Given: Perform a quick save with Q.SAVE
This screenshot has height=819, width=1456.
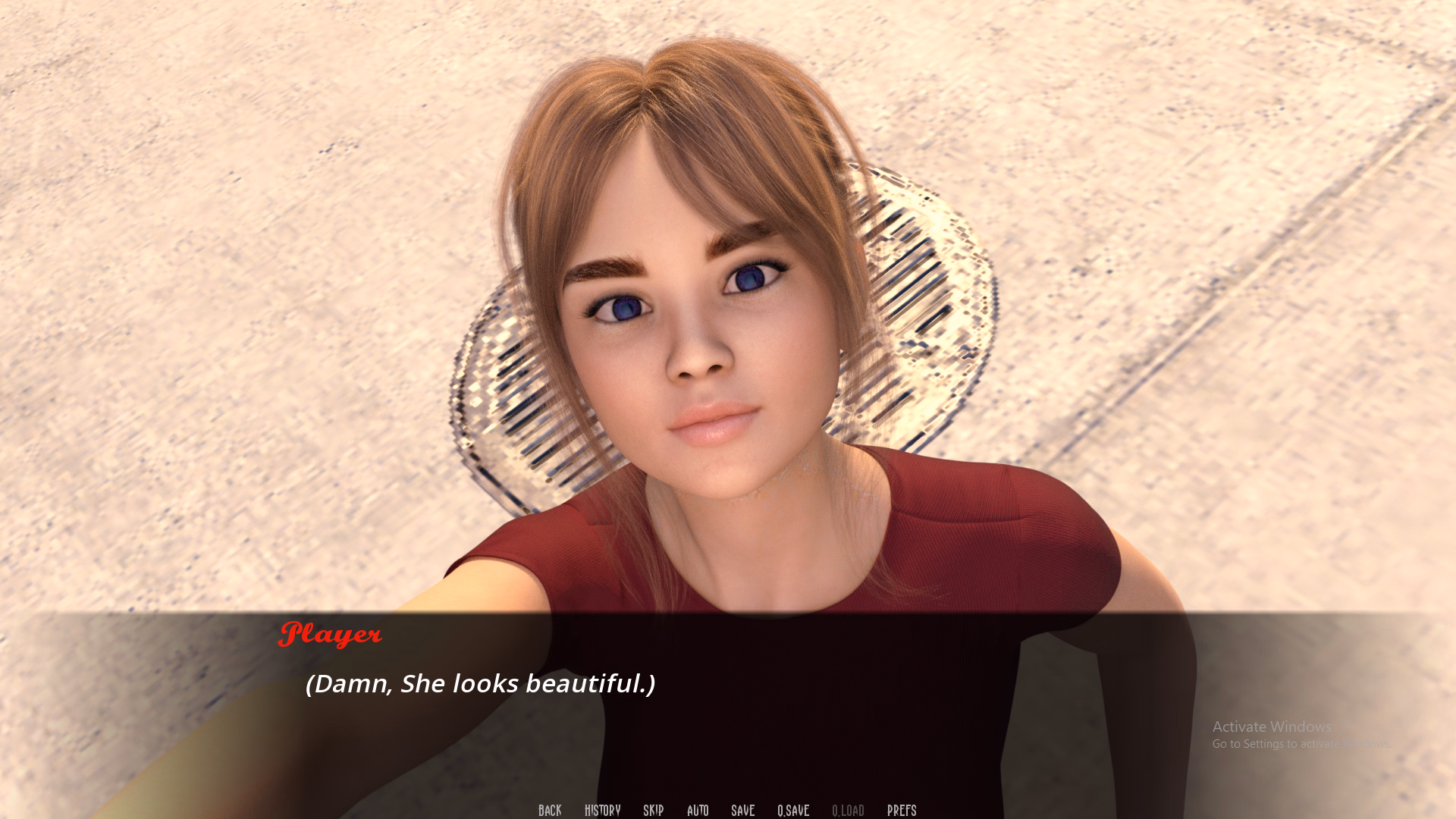Looking at the screenshot, I should (x=792, y=810).
